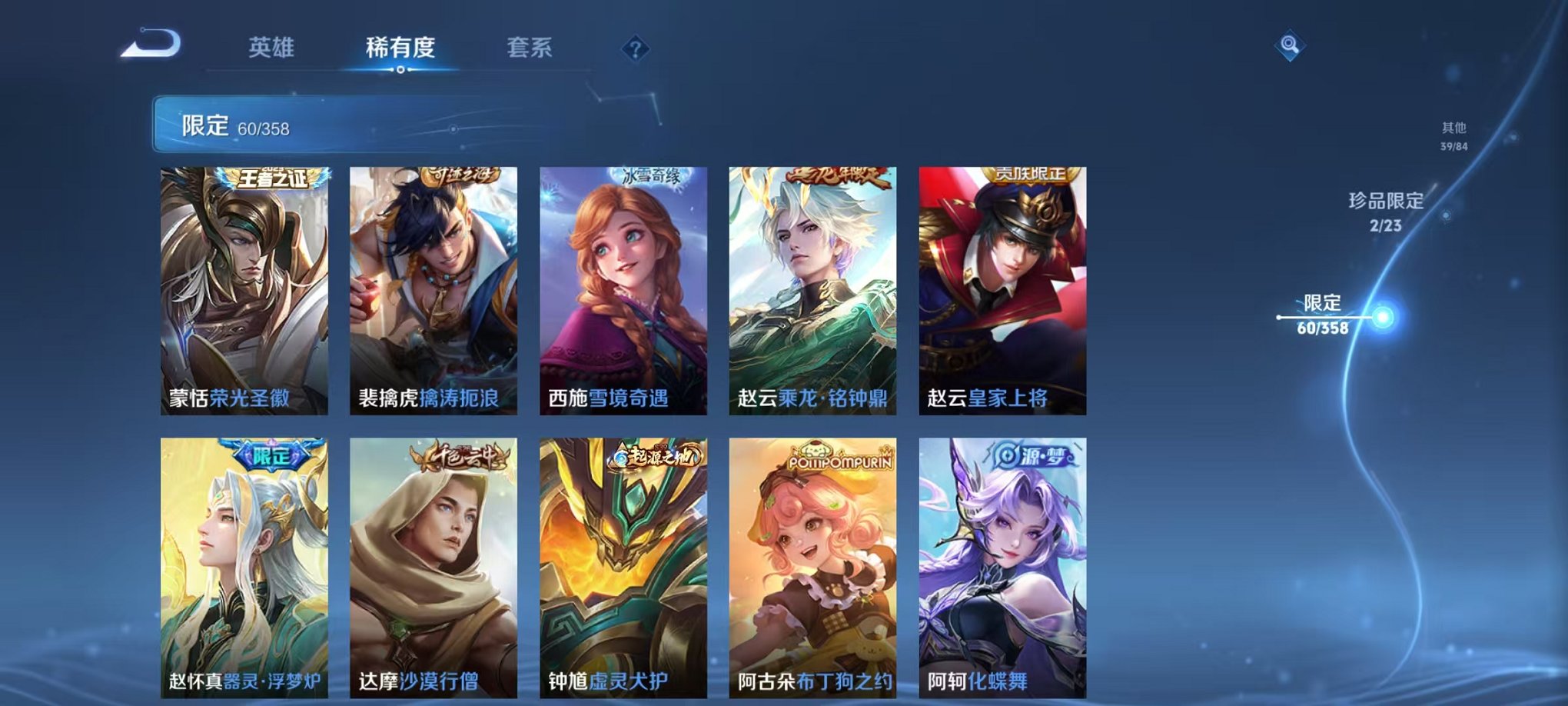
Task: Switch to the 英雄 tab
Action: [273, 48]
